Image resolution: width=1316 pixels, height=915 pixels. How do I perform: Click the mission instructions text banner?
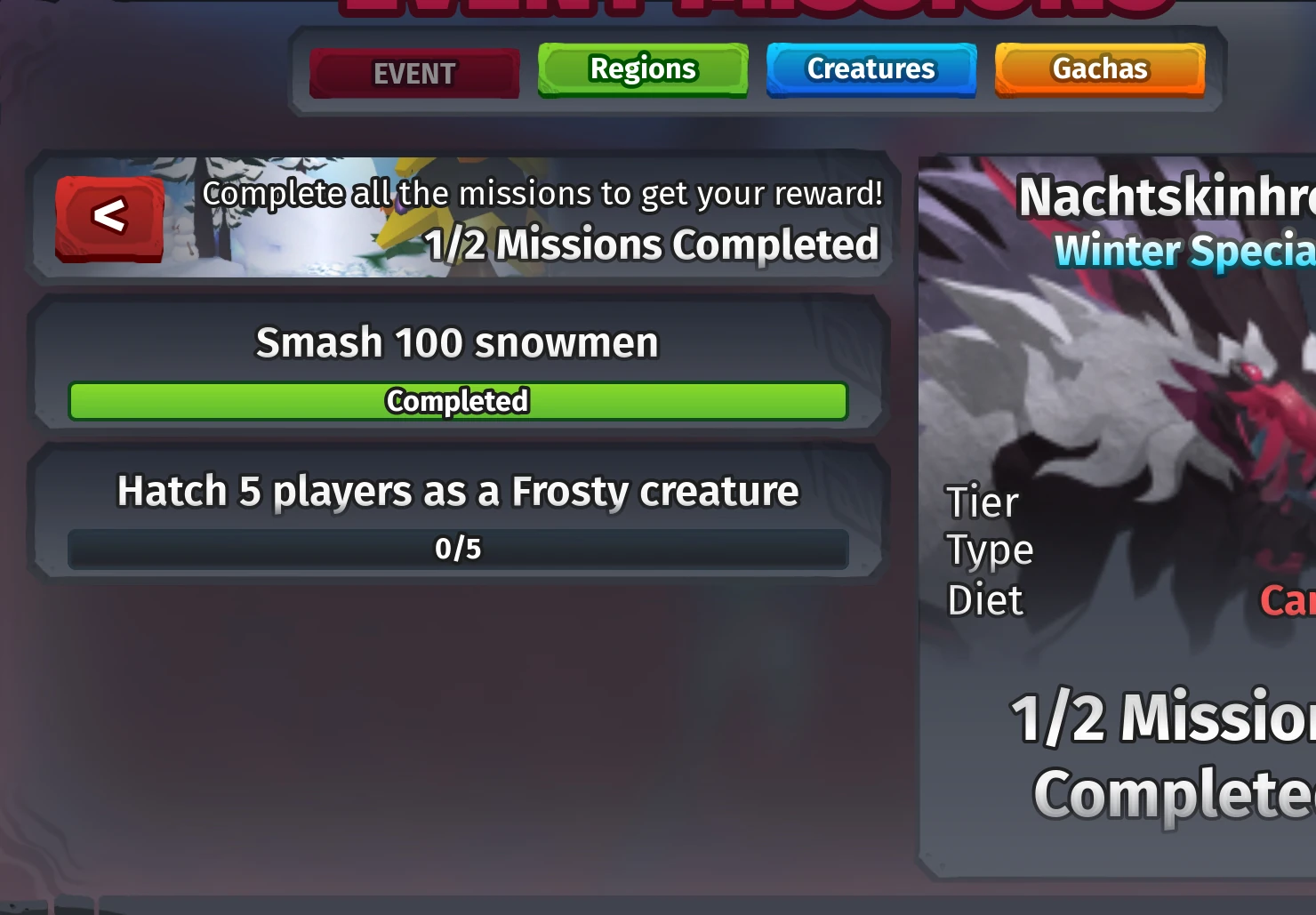[x=542, y=192]
